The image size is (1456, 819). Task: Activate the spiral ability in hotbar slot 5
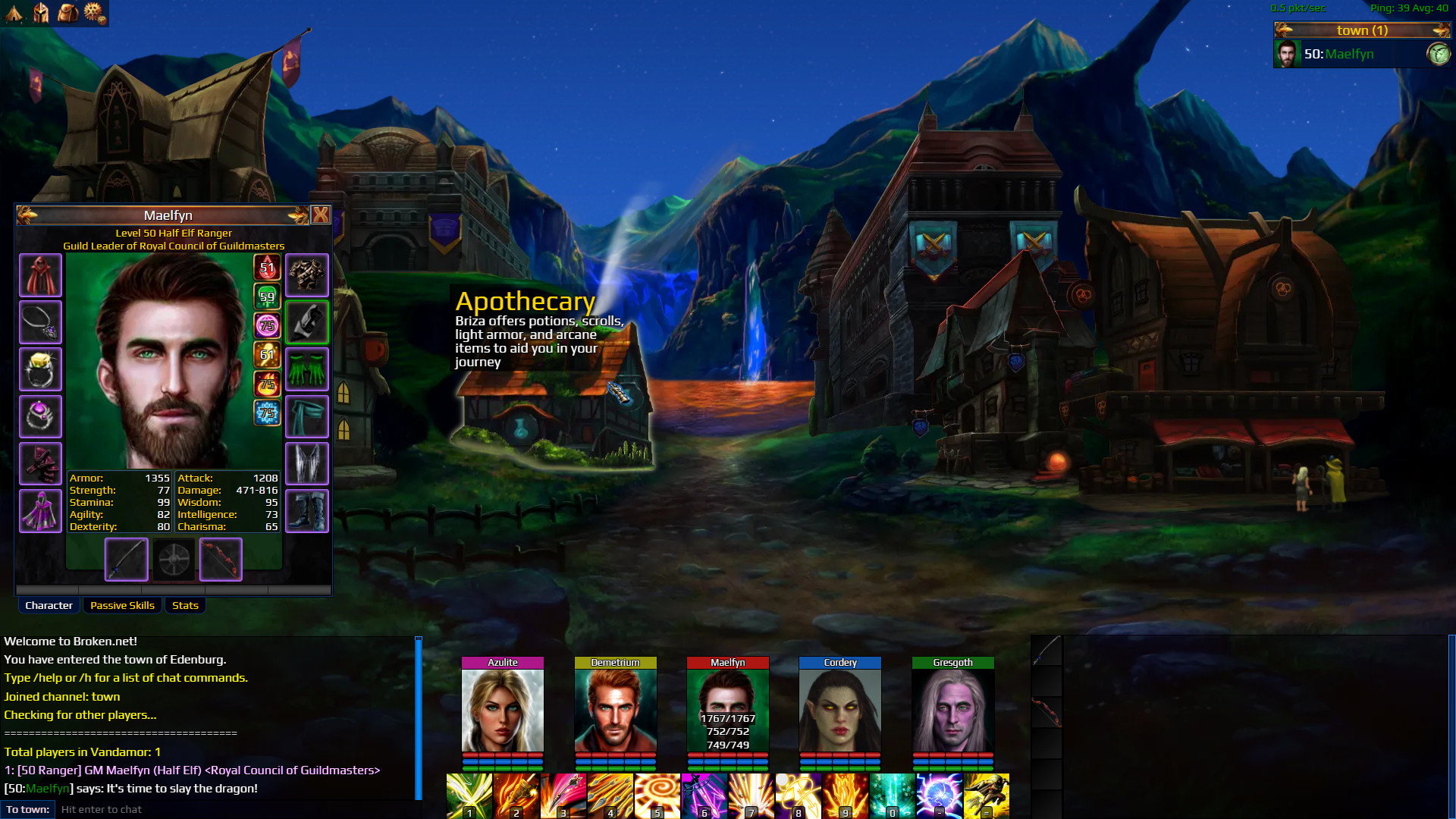[x=657, y=795]
